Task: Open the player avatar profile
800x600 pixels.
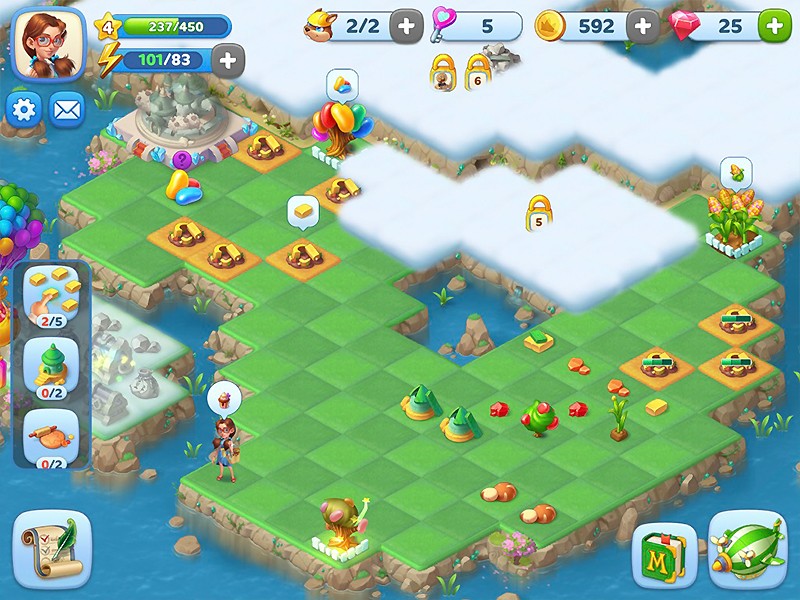Action: coord(50,47)
